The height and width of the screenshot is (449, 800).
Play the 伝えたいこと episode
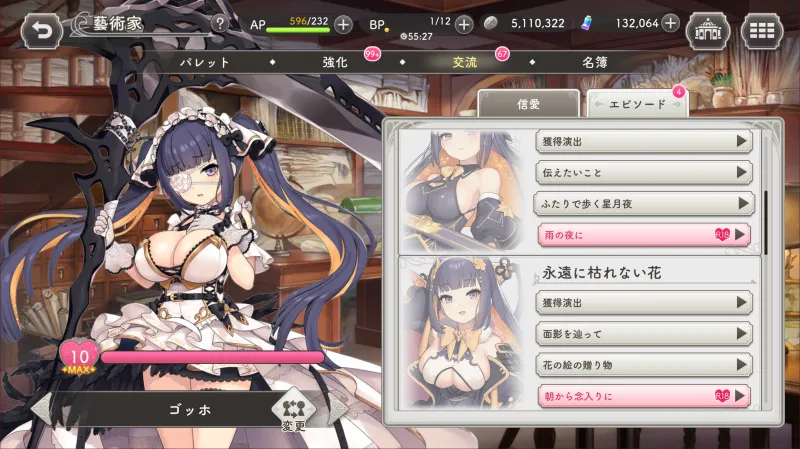(643, 171)
